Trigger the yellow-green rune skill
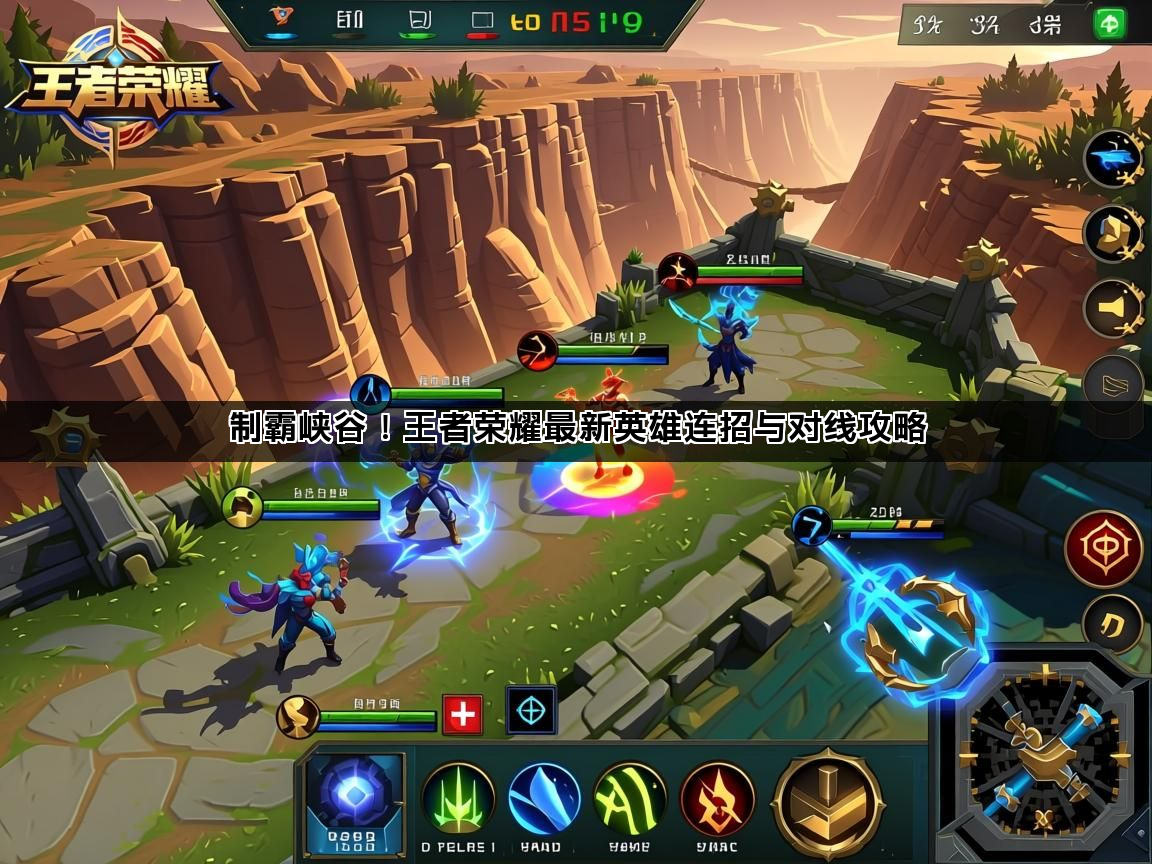The width and height of the screenshot is (1152, 864). point(630,799)
